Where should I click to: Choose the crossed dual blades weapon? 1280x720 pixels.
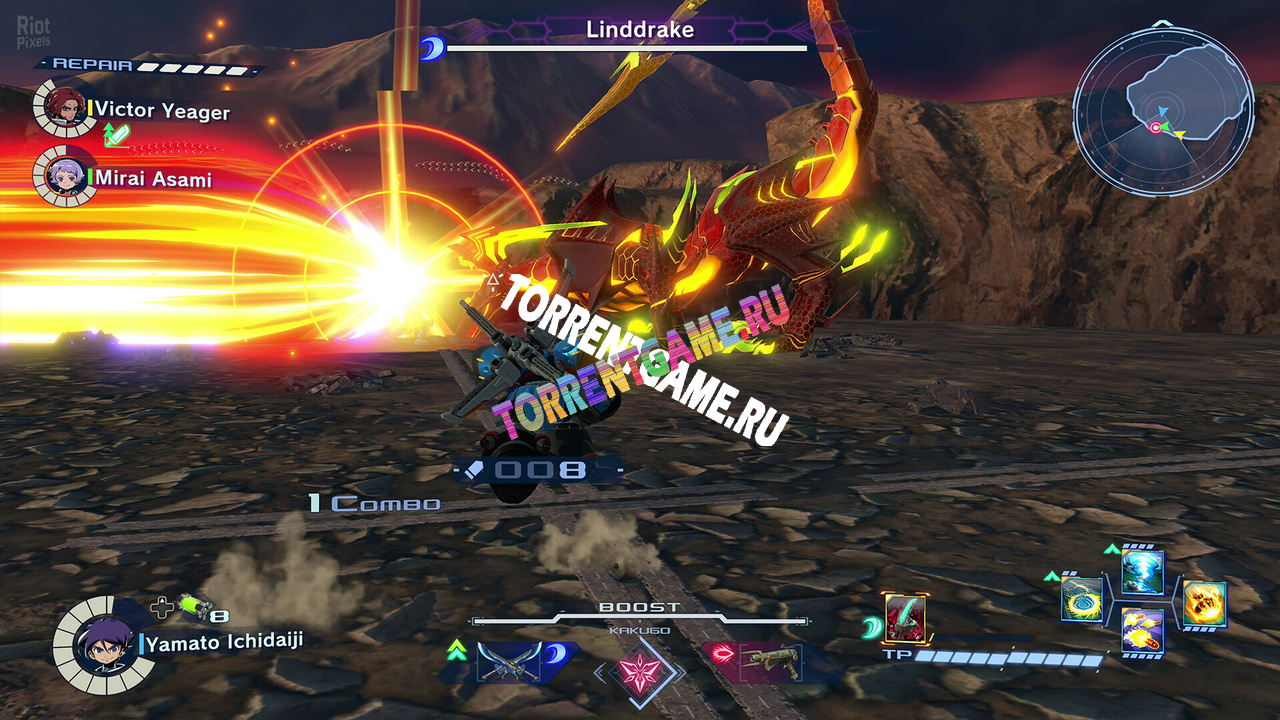tap(509, 660)
